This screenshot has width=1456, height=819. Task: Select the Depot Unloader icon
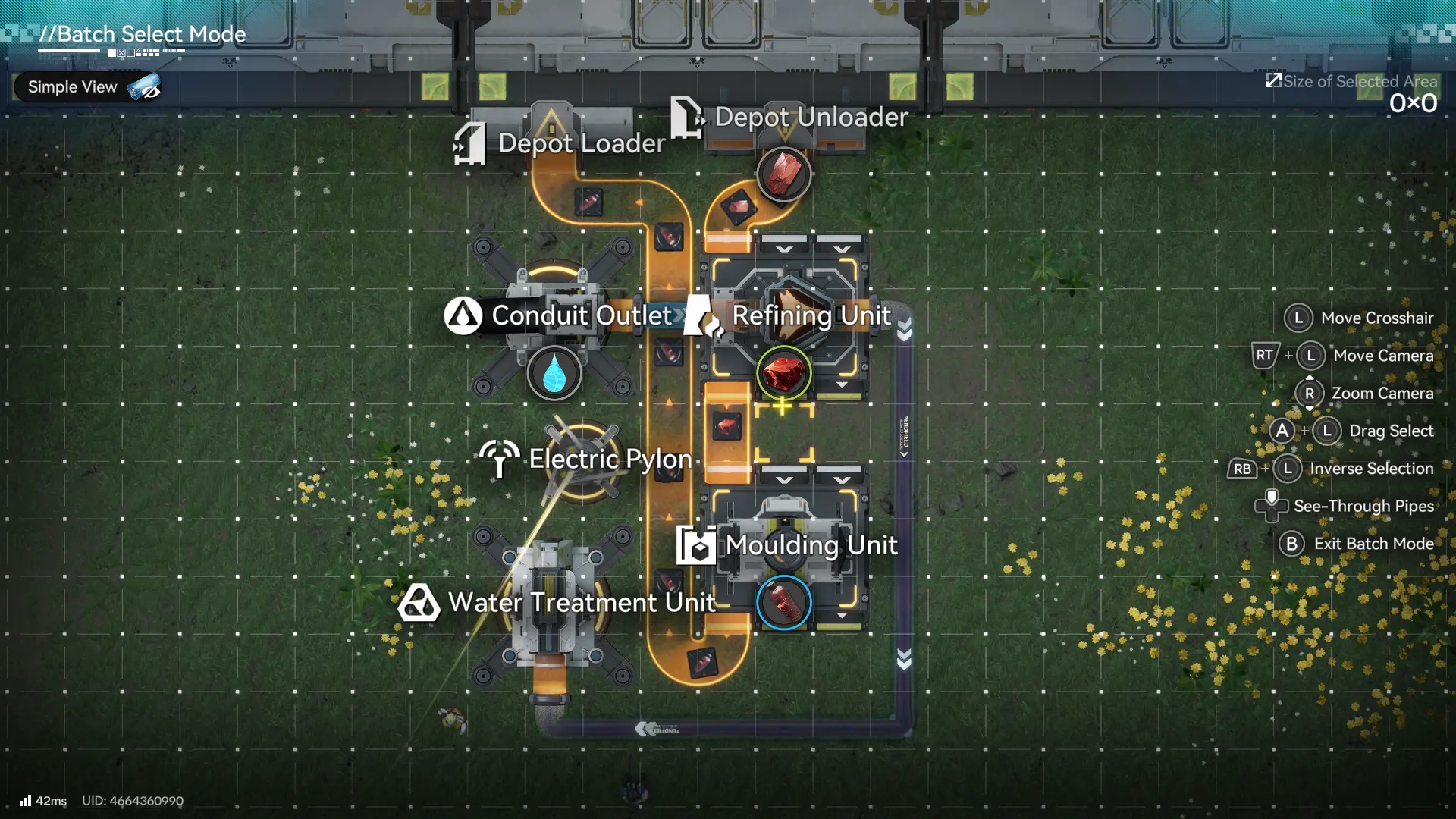(687, 118)
